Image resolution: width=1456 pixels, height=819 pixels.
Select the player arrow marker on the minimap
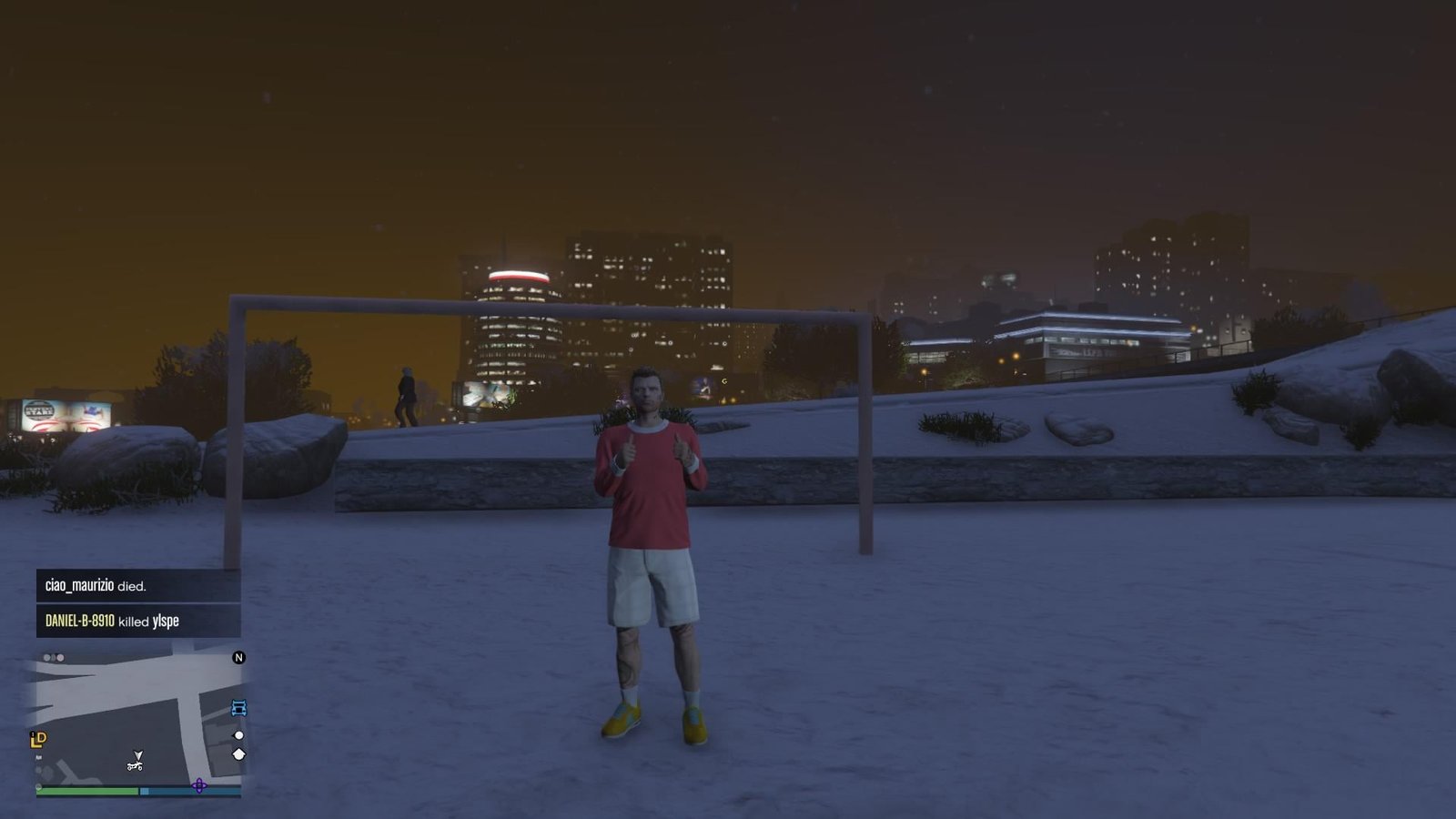(137, 756)
